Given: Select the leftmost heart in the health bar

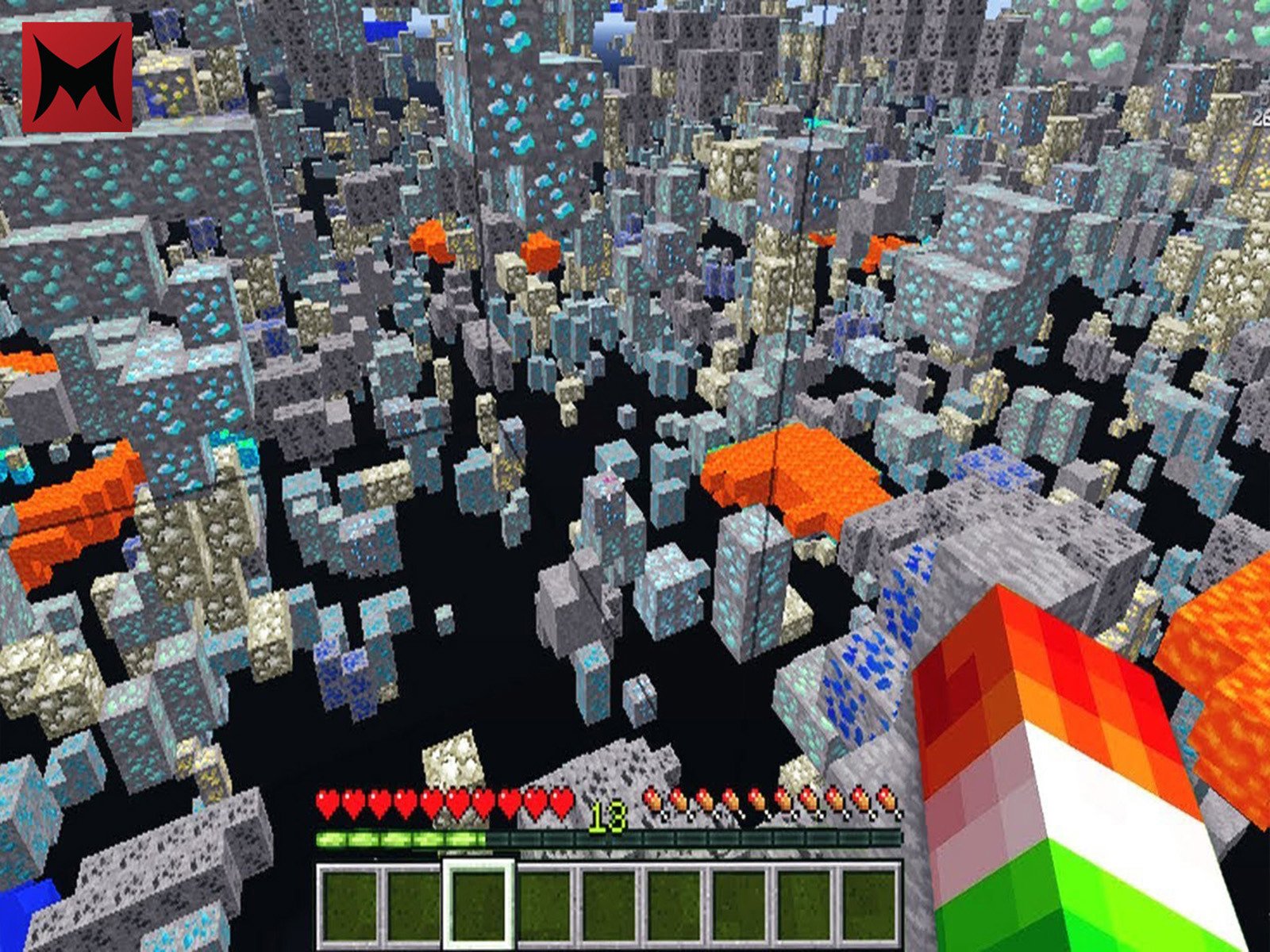Looking at the screenshot, I should tap(325, 803).
